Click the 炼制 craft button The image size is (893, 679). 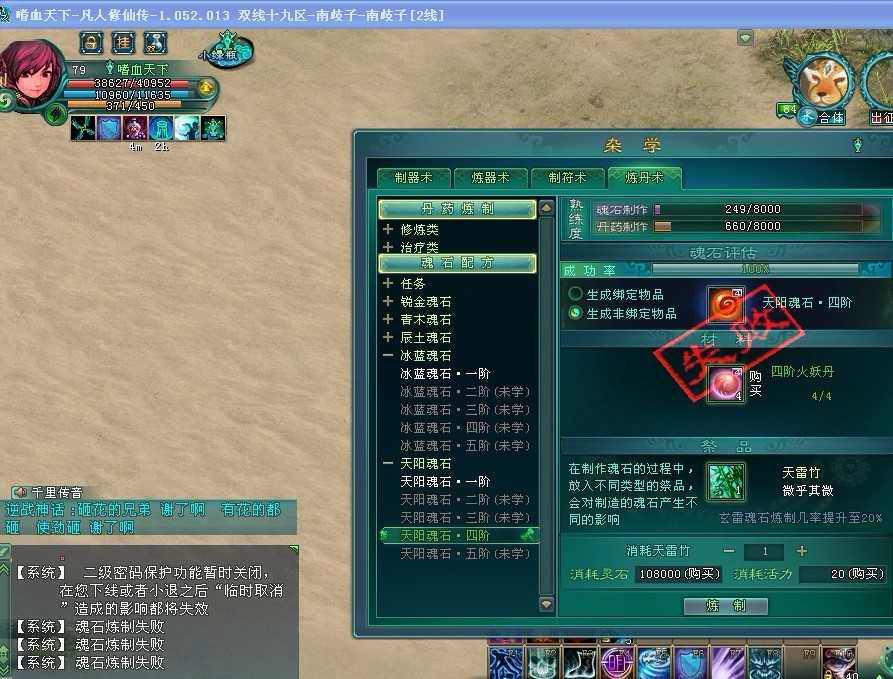[x=725, y=605]
